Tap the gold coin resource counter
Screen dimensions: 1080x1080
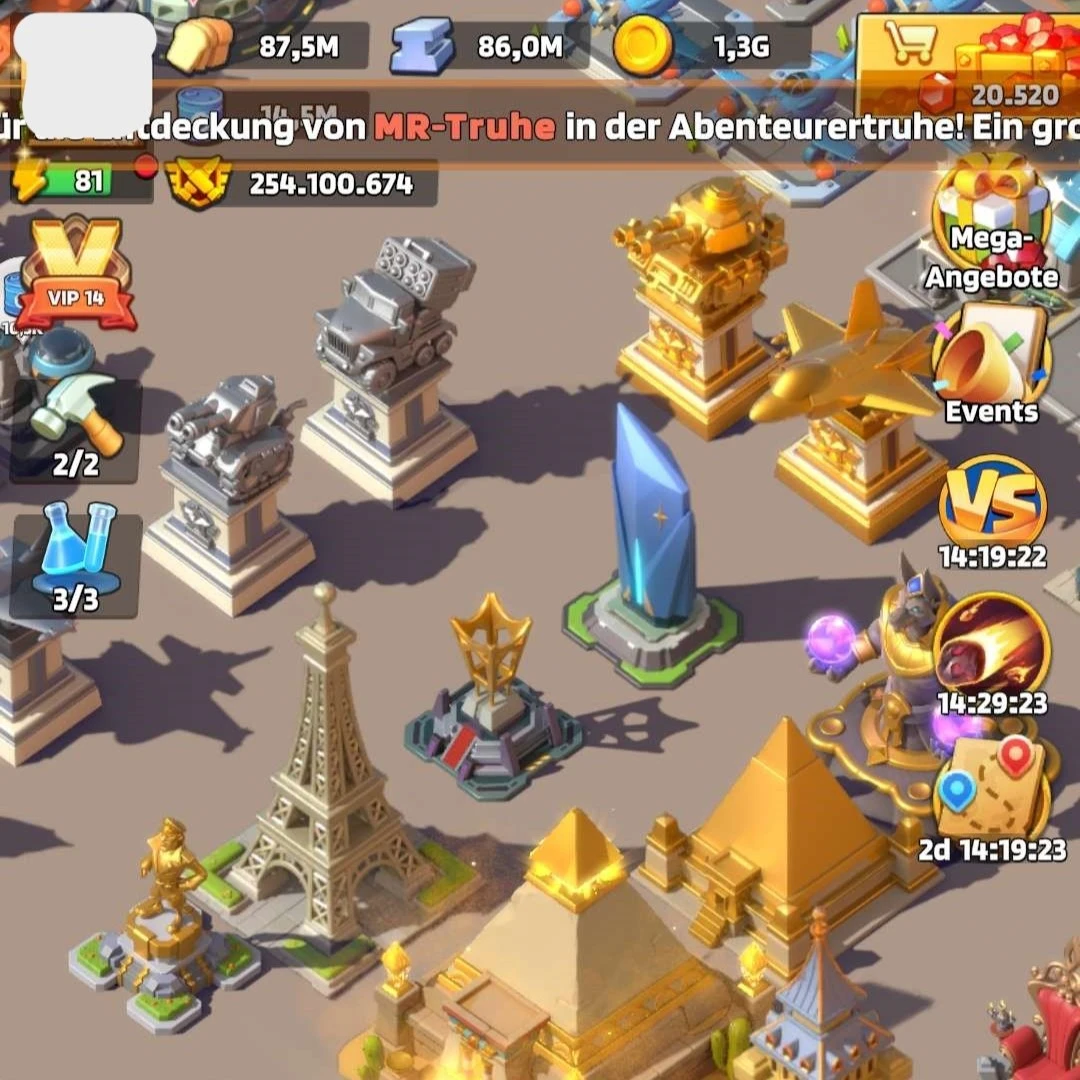(710, 46)
